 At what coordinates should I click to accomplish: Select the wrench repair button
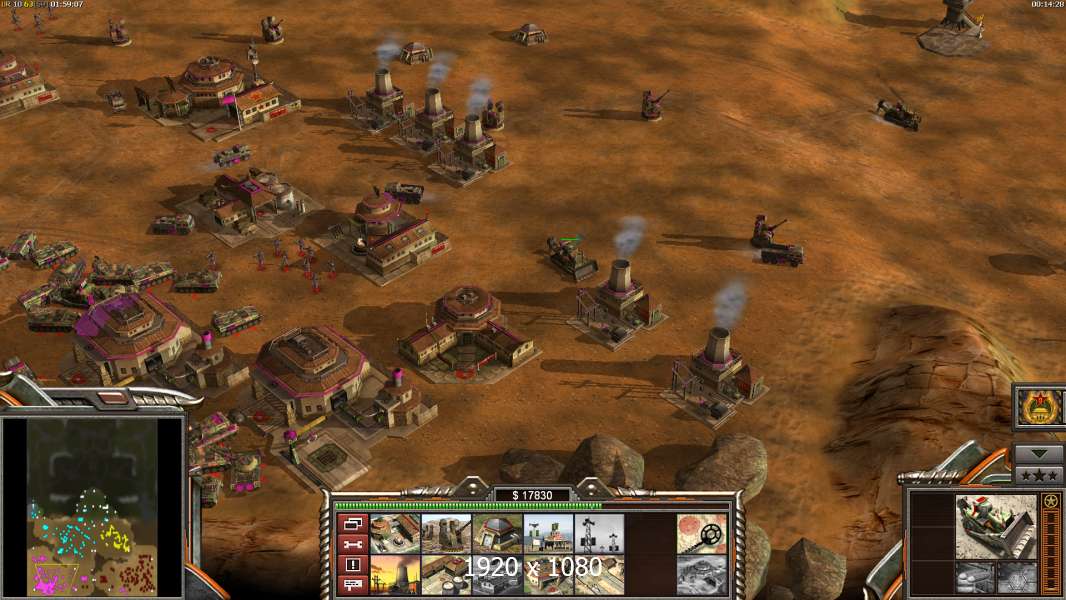(x=353, y=543)
